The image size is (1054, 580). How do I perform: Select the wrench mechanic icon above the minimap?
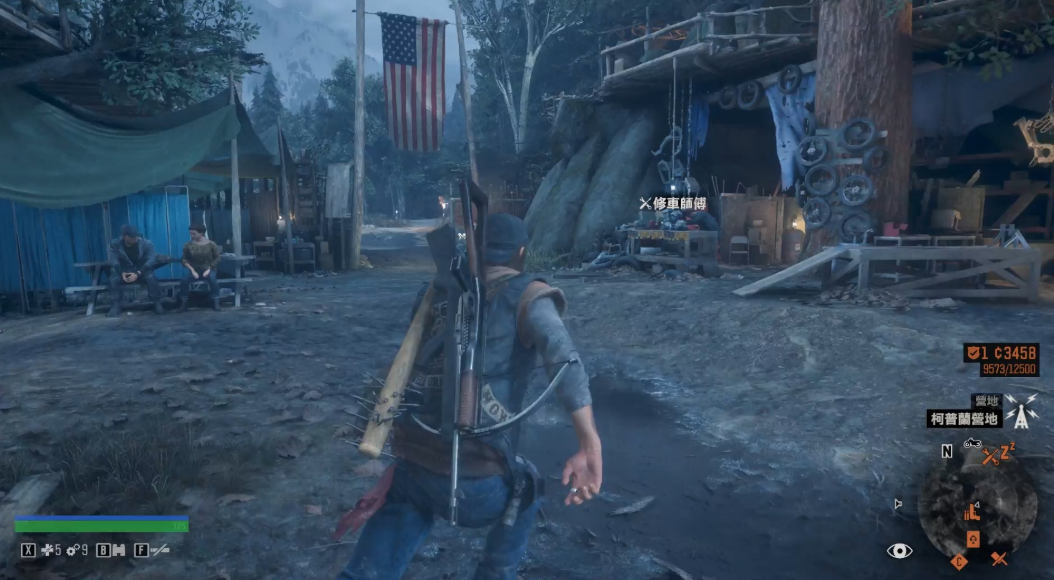click(x=990, y=457)
